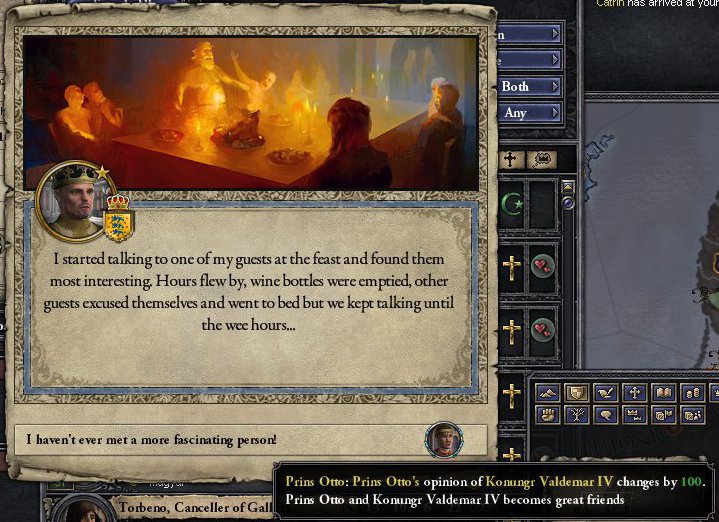Image resolution: width=719 pixels, height=522 pixels.
Task: Select the terrain map mode
Action: coord(547,393)
